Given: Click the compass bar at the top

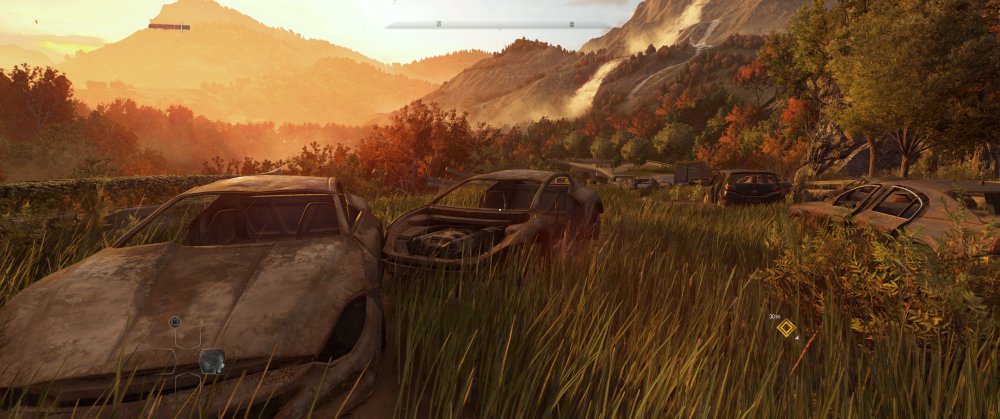Looking at the screenshot, I should [498, 25].
